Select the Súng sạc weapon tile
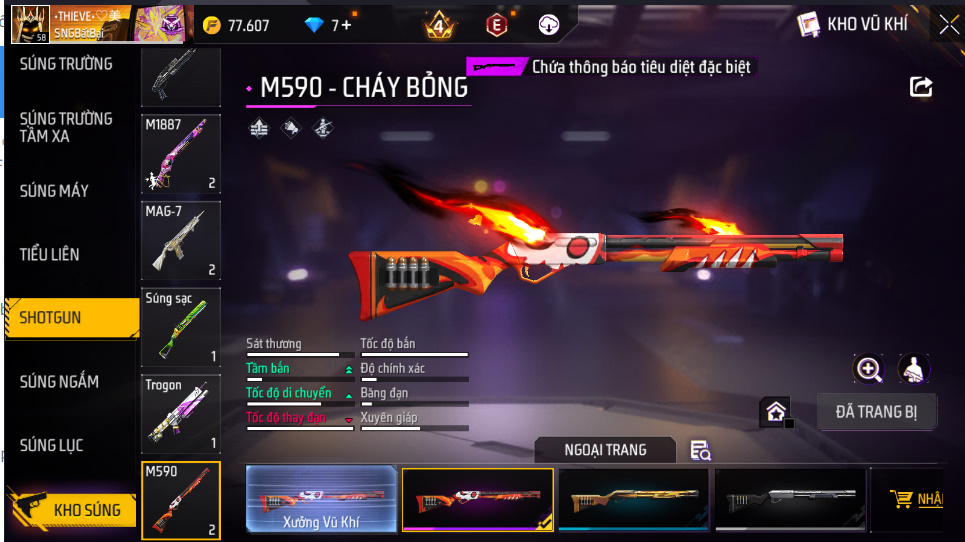This screenshot has width=965, height=542. [x=180, y=328]
